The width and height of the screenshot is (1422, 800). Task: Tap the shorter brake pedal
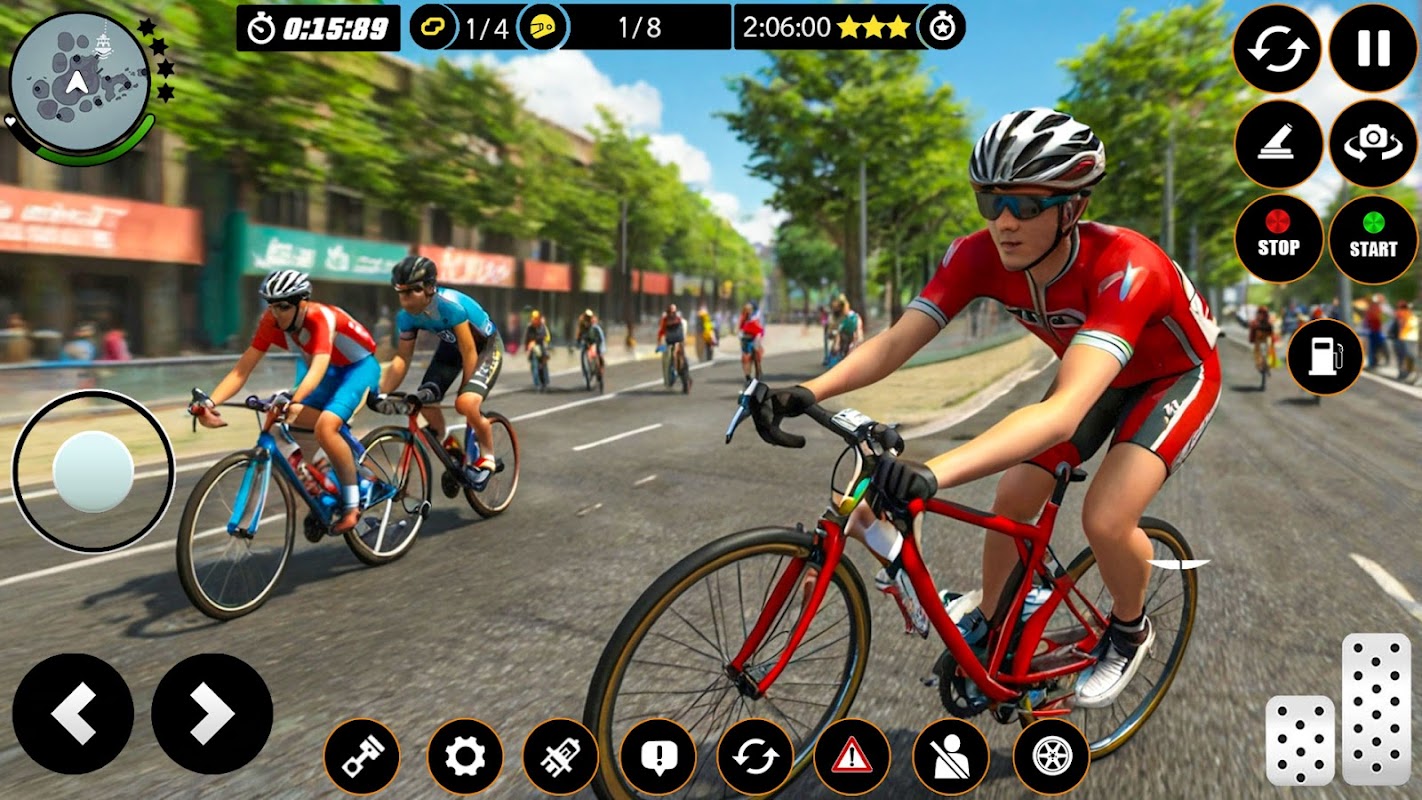tap(1300, 740)
